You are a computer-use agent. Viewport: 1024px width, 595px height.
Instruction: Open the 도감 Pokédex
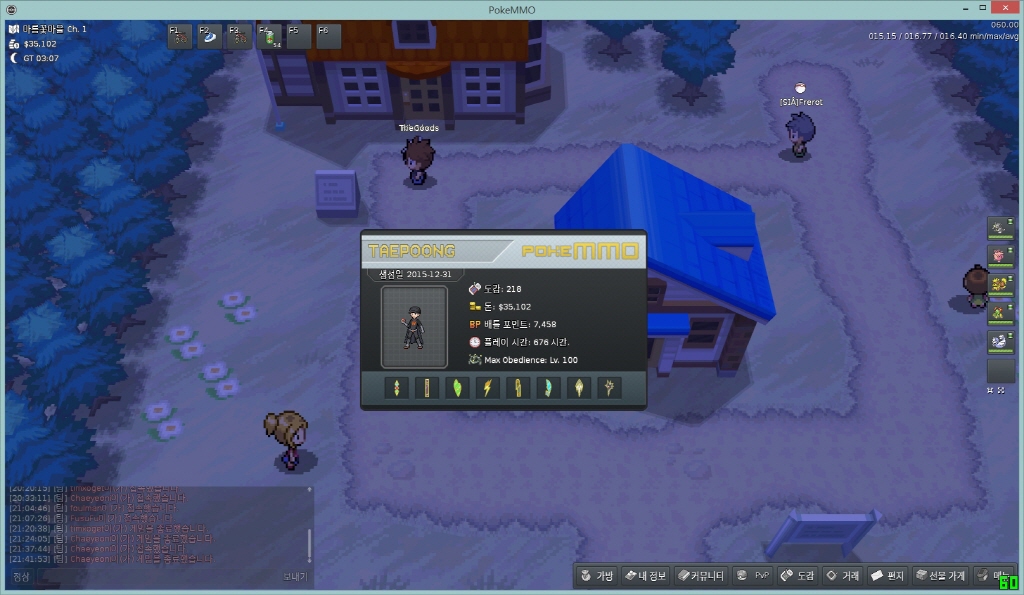click(798, 576)
